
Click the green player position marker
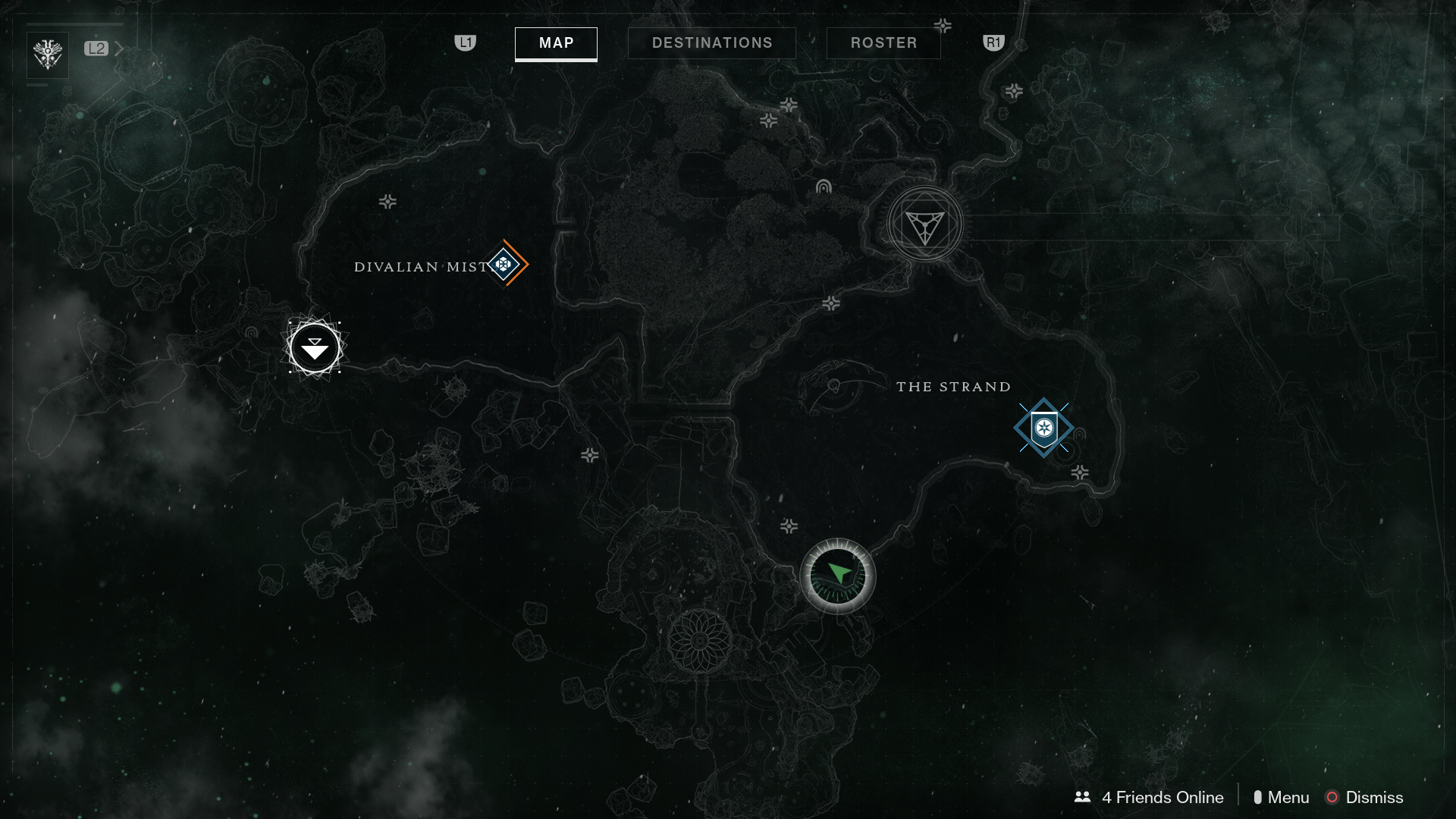[836, 576]
